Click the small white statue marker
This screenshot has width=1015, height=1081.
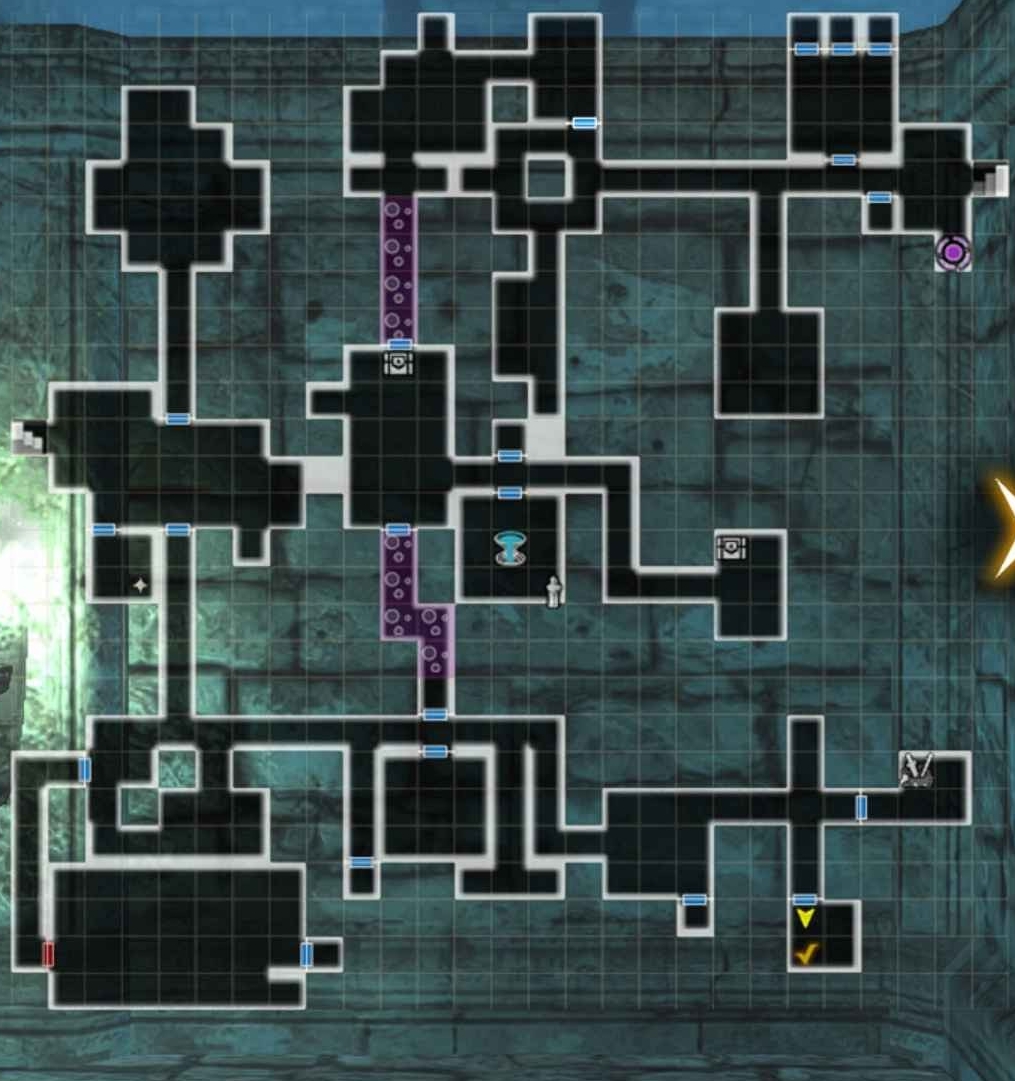point(552,591)
